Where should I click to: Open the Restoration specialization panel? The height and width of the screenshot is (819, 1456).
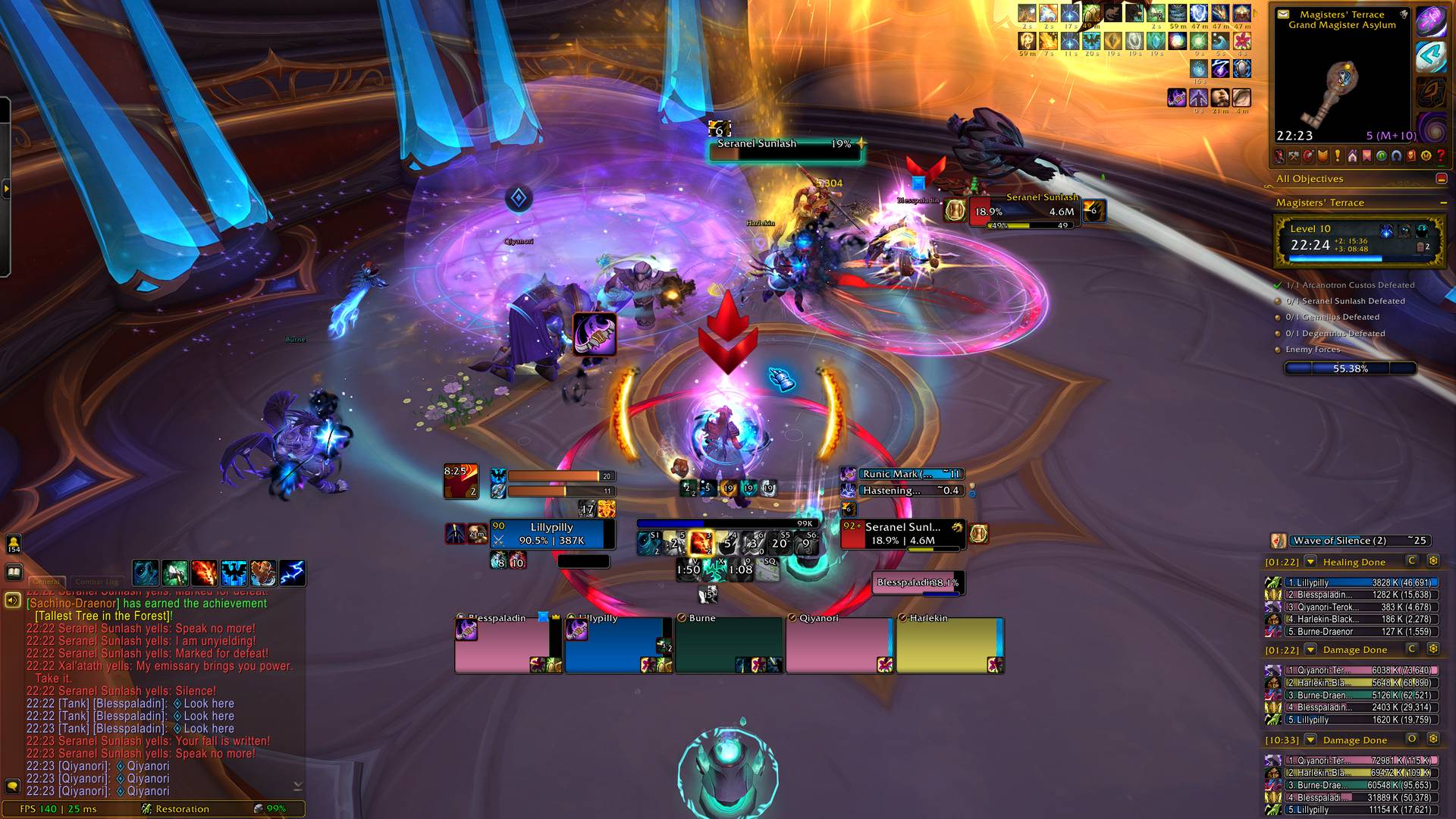[x=182, y=809]
